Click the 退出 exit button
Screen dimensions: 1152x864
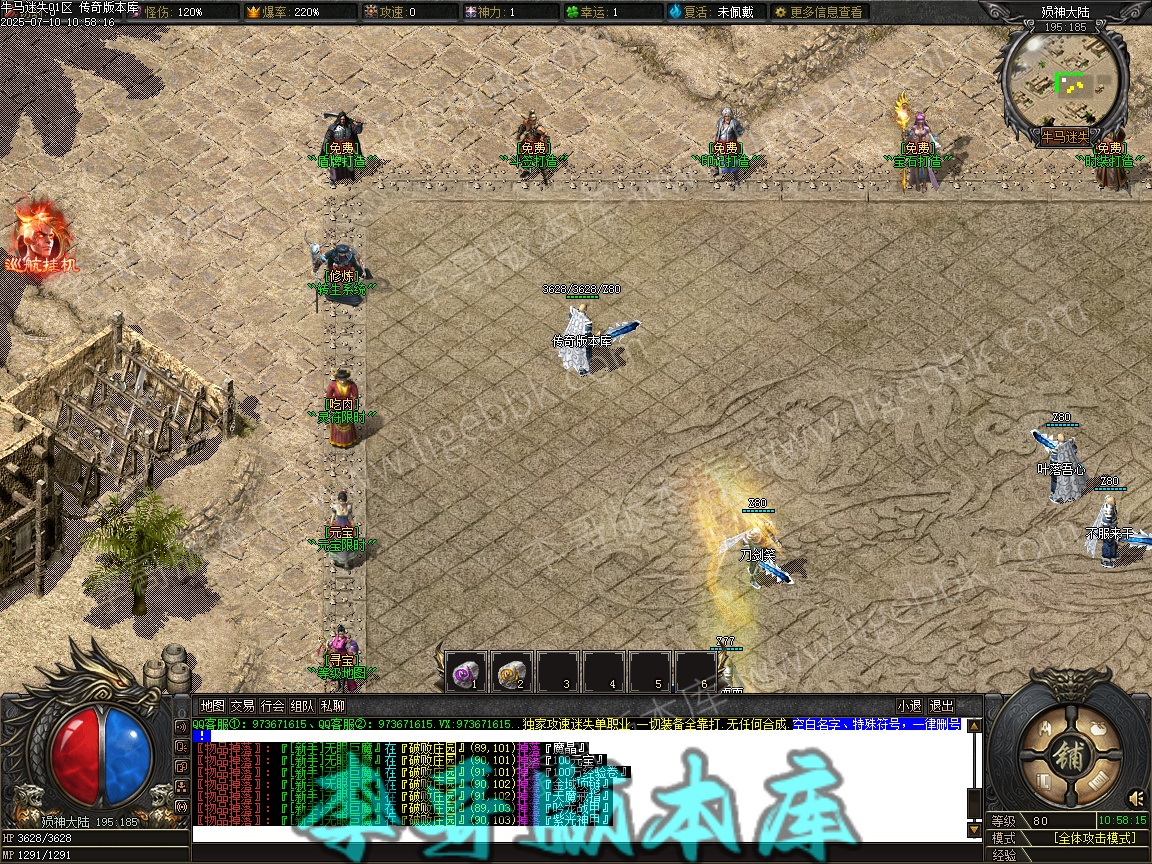(941, 706)
